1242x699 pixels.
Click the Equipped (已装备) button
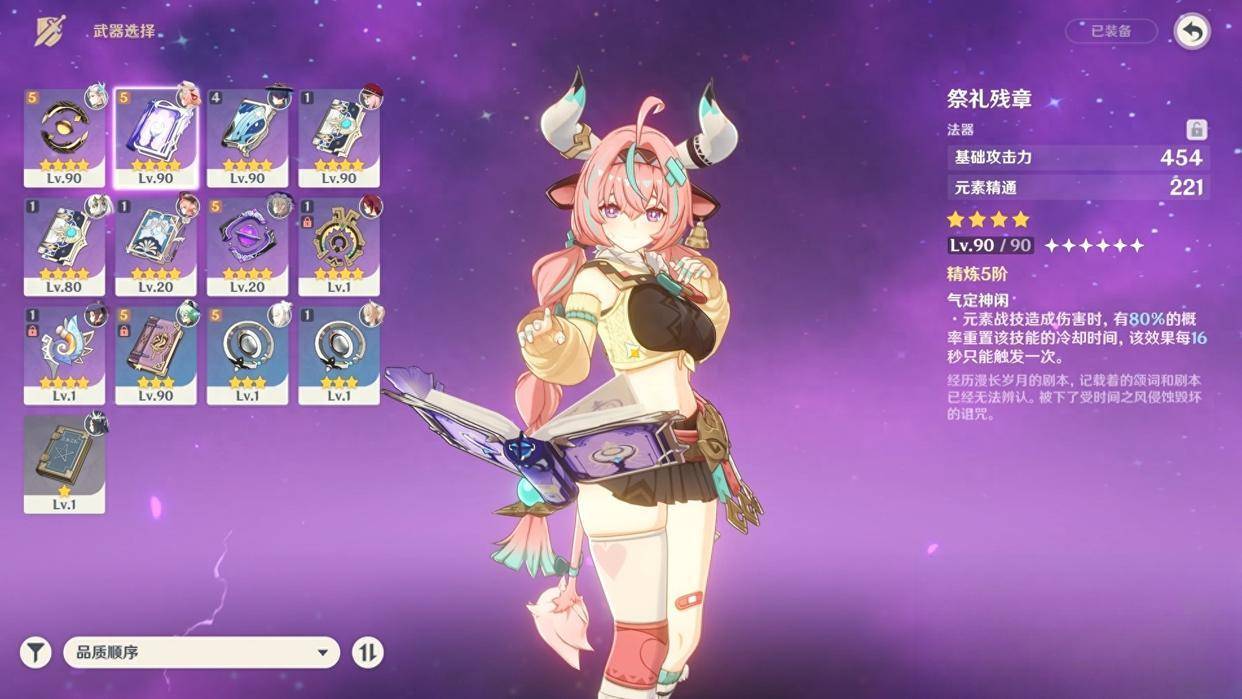(1111, 31)
